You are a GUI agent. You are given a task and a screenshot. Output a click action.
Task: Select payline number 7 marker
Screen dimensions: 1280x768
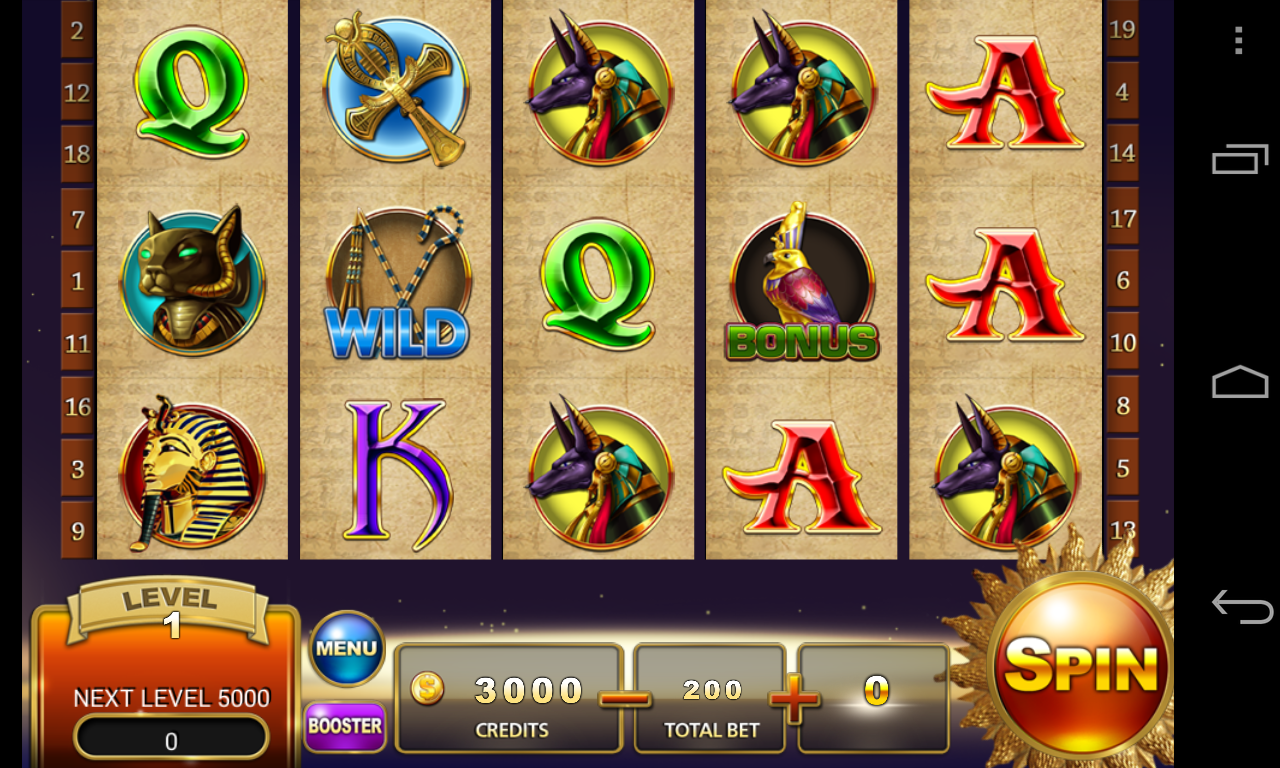pyautogui.click(x=77, y=218)
